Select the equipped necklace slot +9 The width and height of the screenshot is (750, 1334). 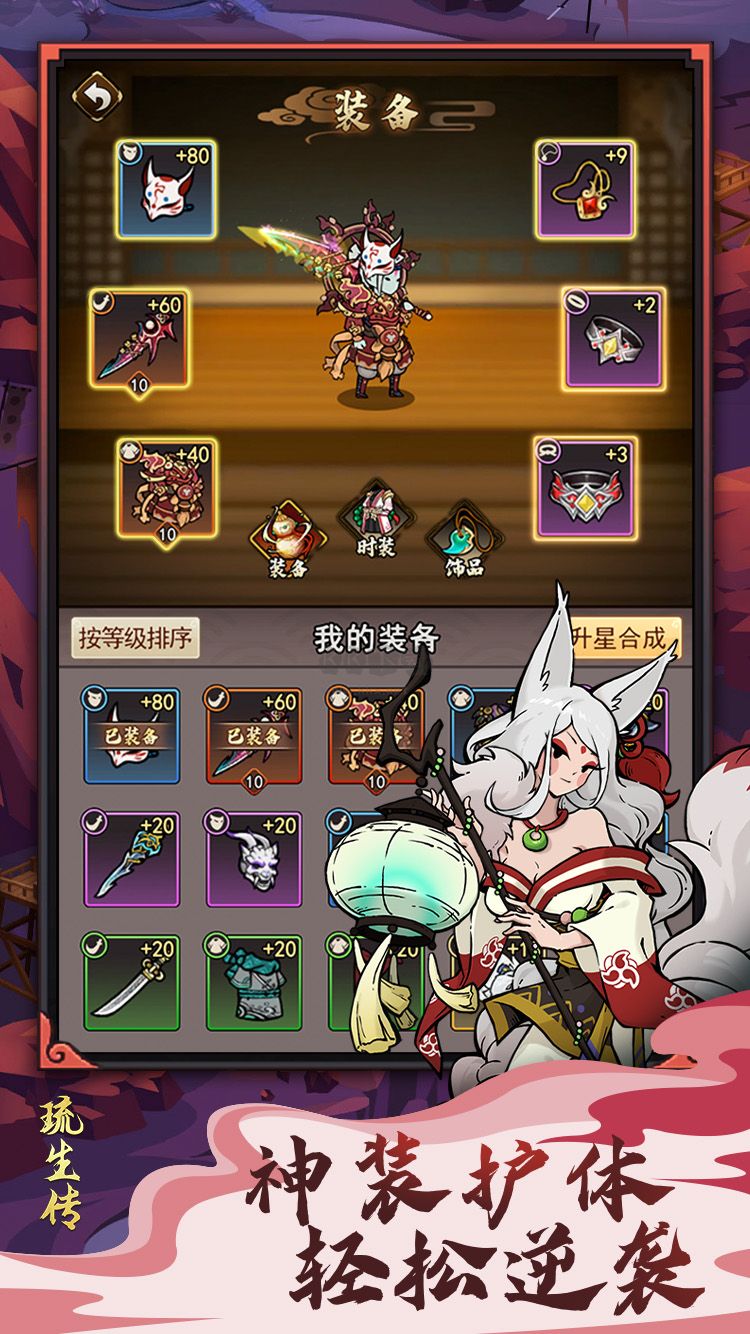coord(585,188)
